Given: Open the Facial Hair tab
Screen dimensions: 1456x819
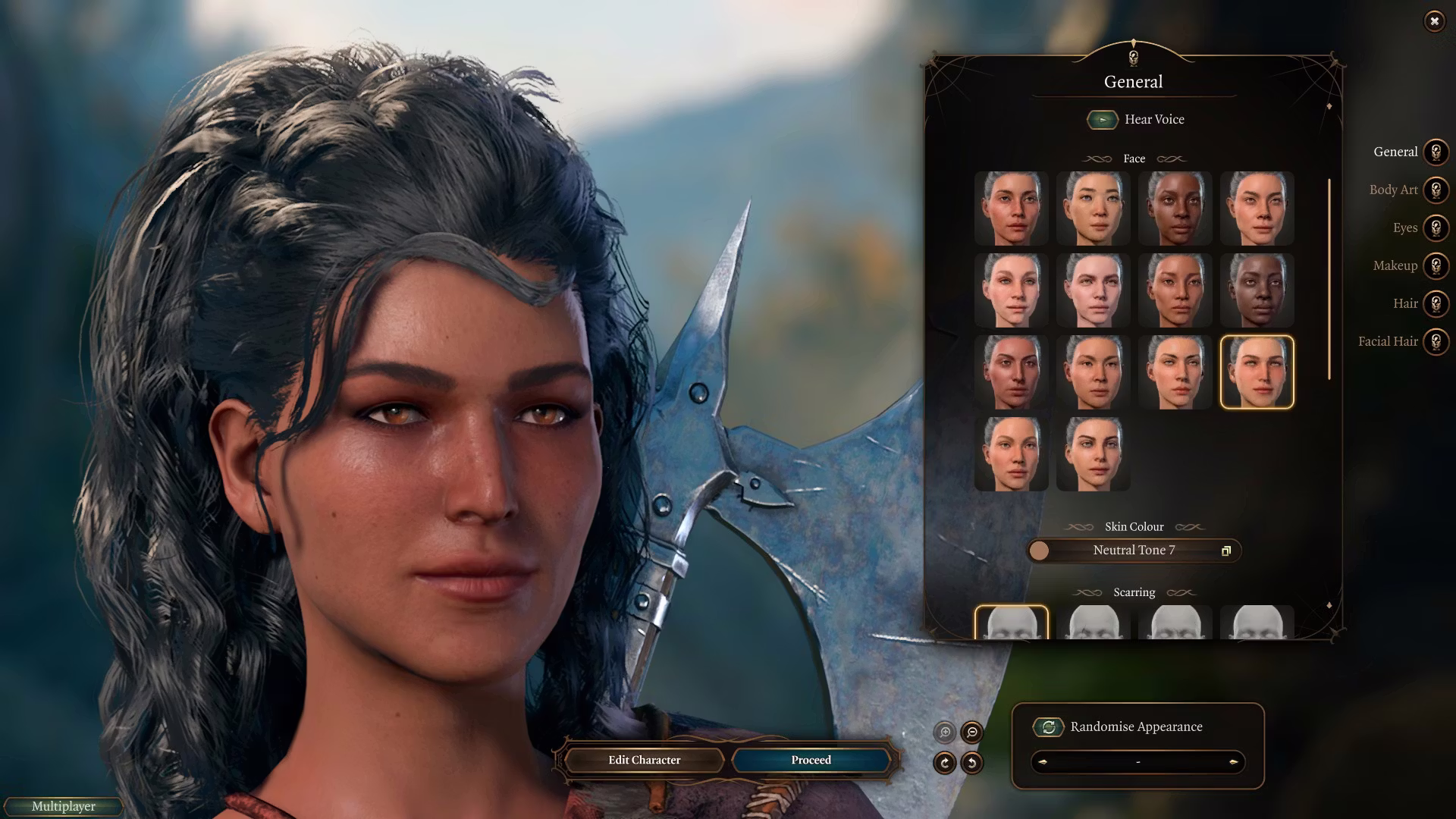Looking at the screenshot, I should tap(1435, 341).
